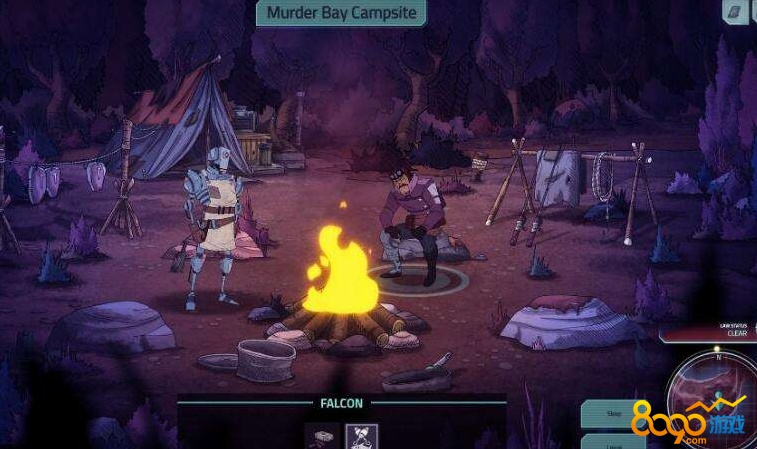Screen dimensions: 757x449
Task: Open the card icon in the top corner
Action: (735, 12)
